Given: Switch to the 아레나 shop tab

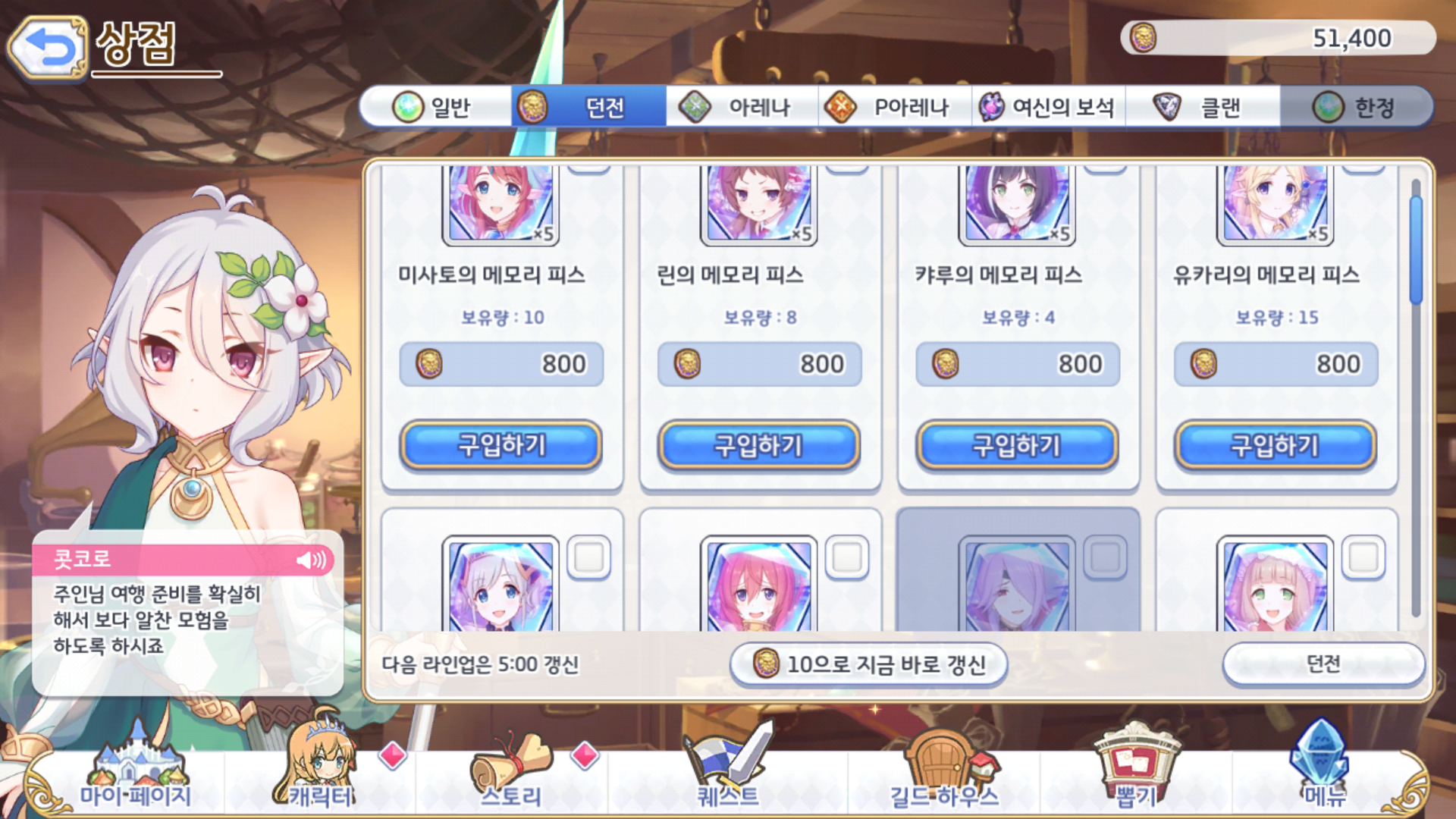Looking at the screenshot, I should [x=747, y=108].
